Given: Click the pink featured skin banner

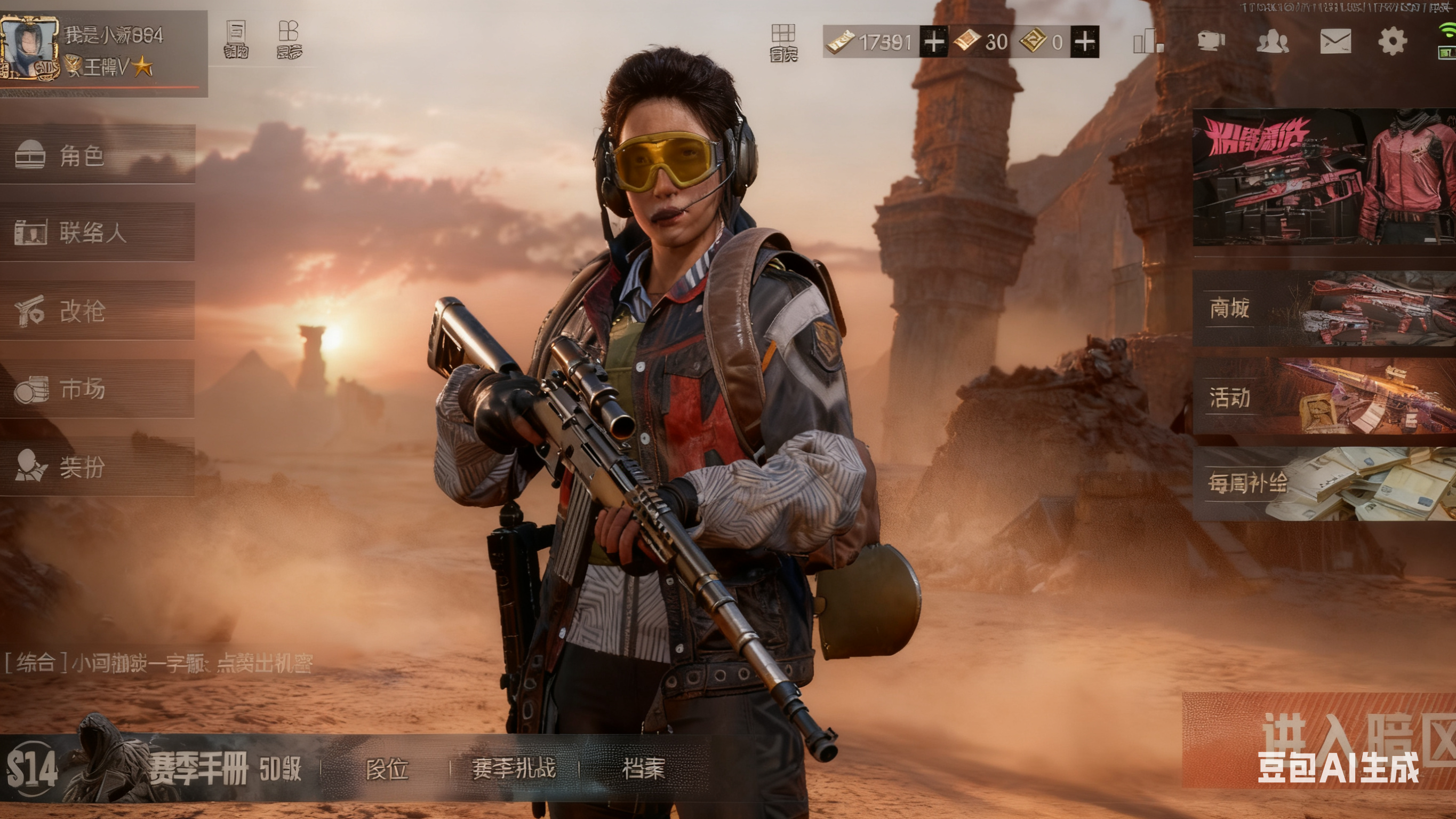Looking at the screenshot, I should coord(1324,177).
